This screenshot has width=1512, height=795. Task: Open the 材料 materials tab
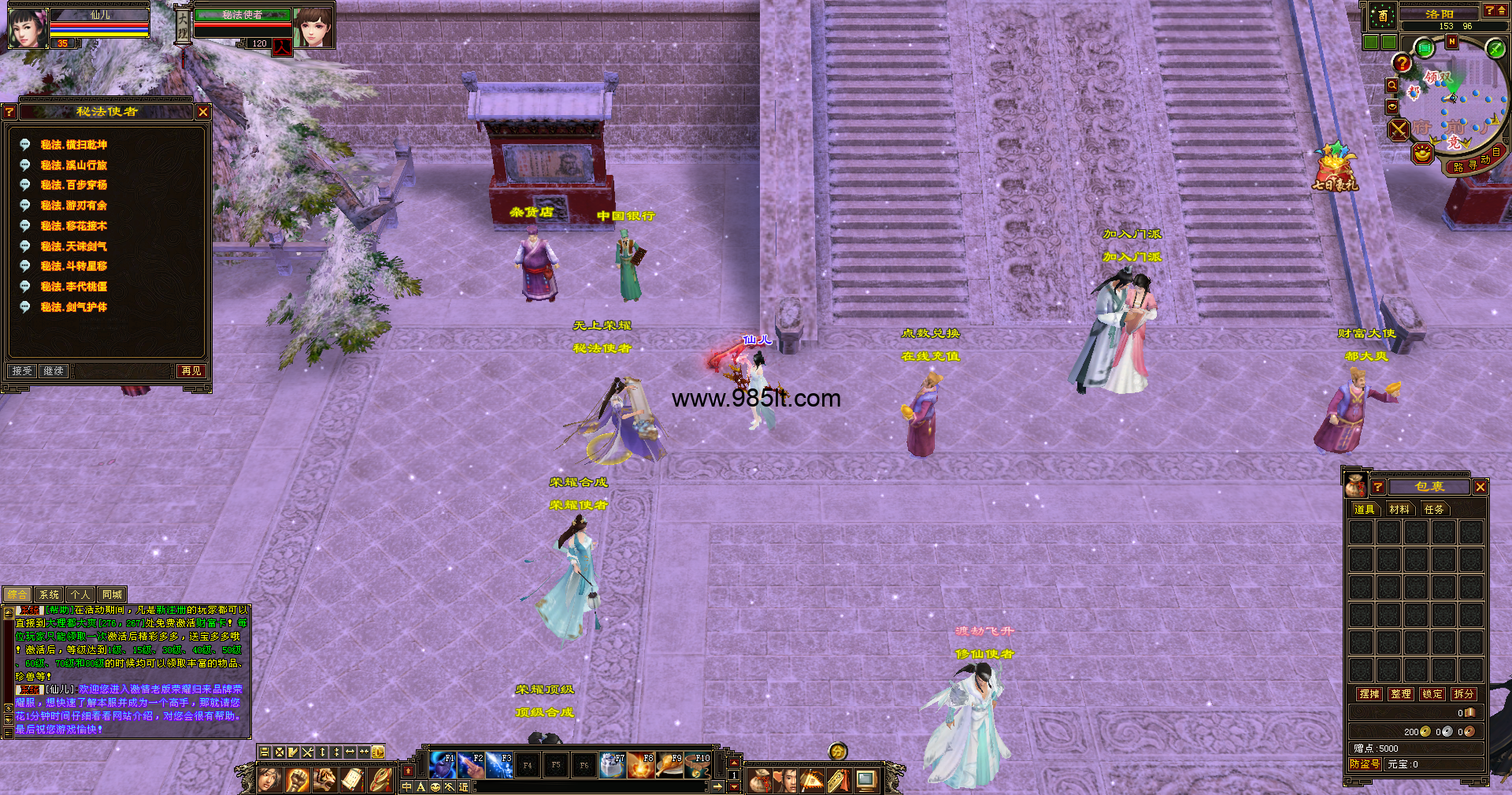point(1399,510)
